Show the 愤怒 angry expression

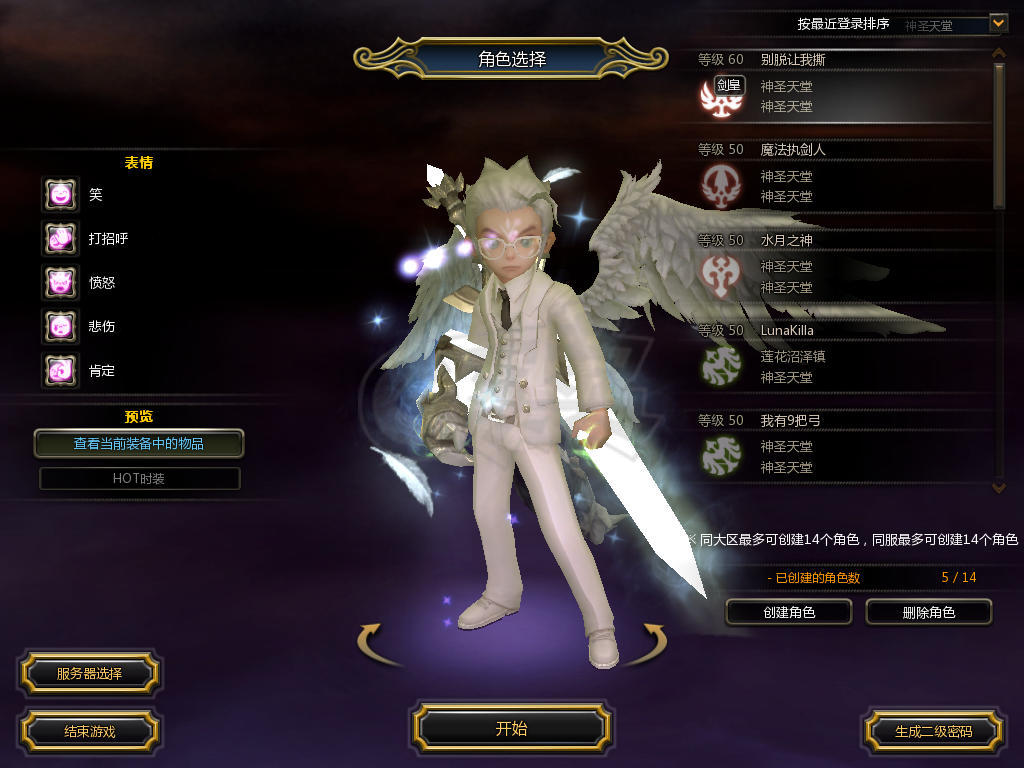[60, 283]
